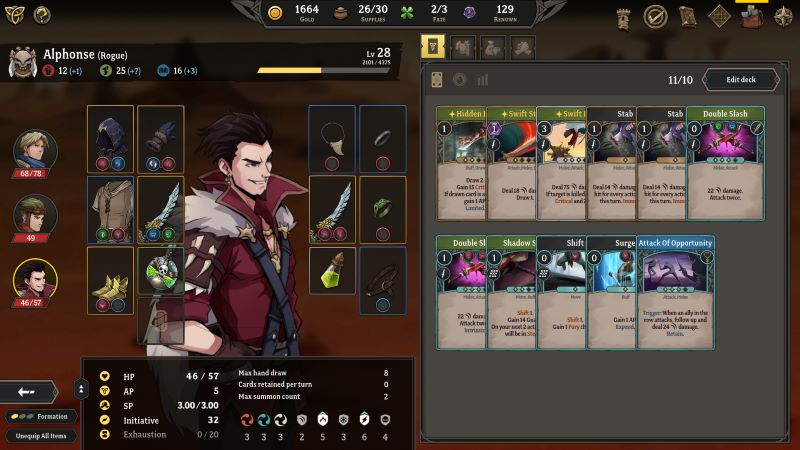
Task: Open the checkmark icon in the top bar
Action: 655,16
